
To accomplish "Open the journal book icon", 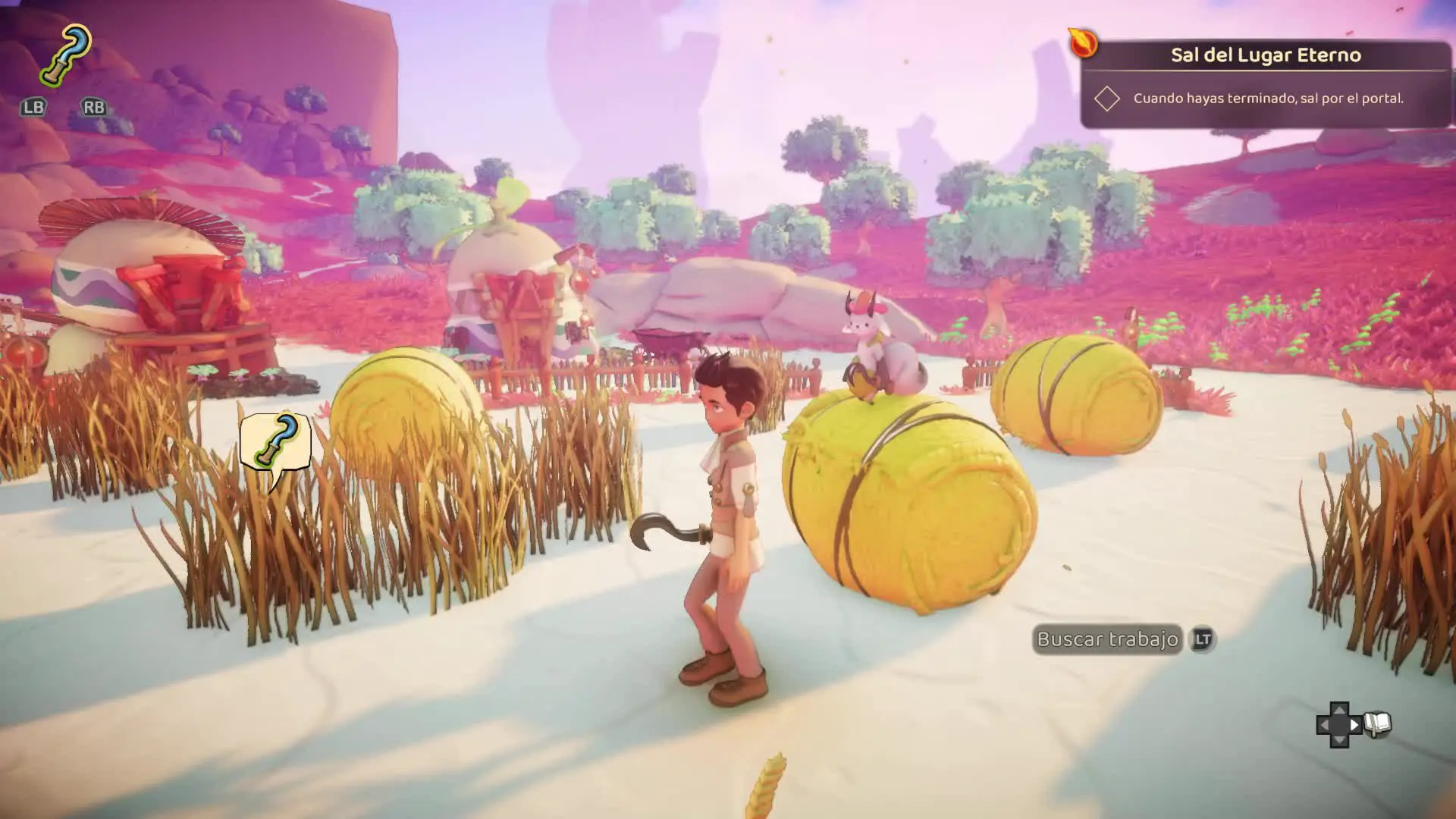I will 1377,724.
